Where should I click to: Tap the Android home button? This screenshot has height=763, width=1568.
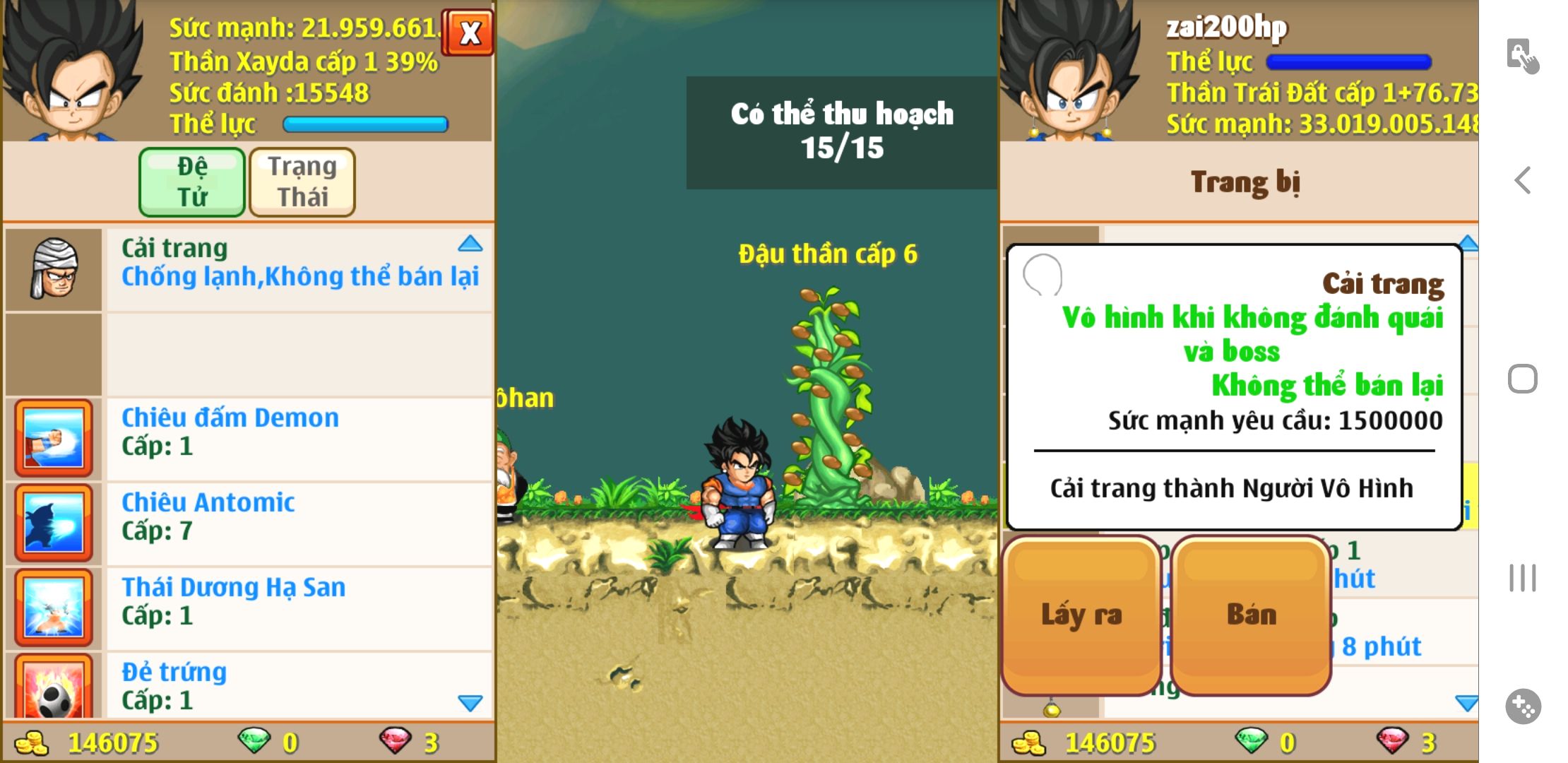pyautogui.click(x=1523, y=379)
